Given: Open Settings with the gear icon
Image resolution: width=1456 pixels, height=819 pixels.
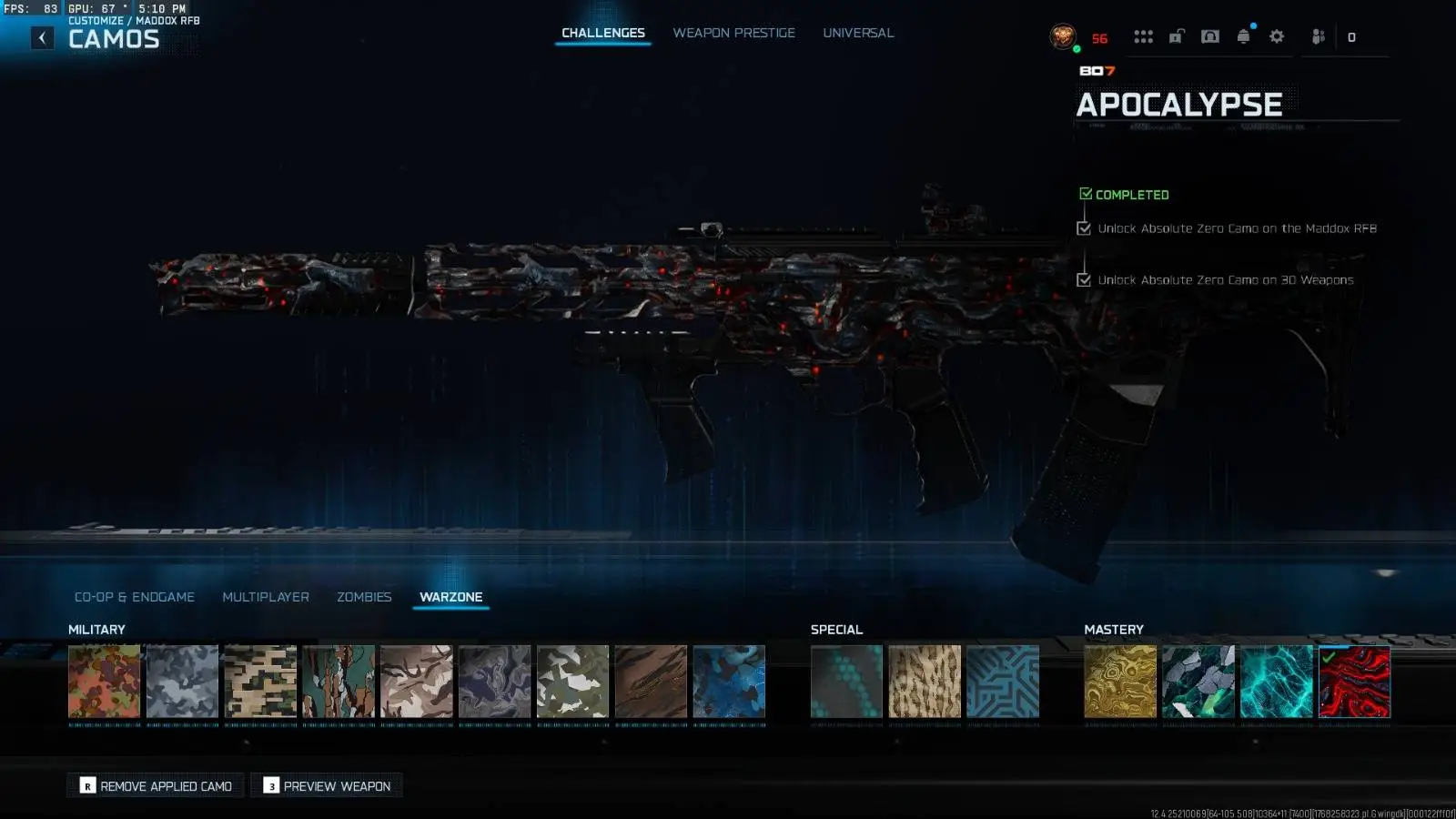Looking at the screenshot, I should pos(1276,36).
